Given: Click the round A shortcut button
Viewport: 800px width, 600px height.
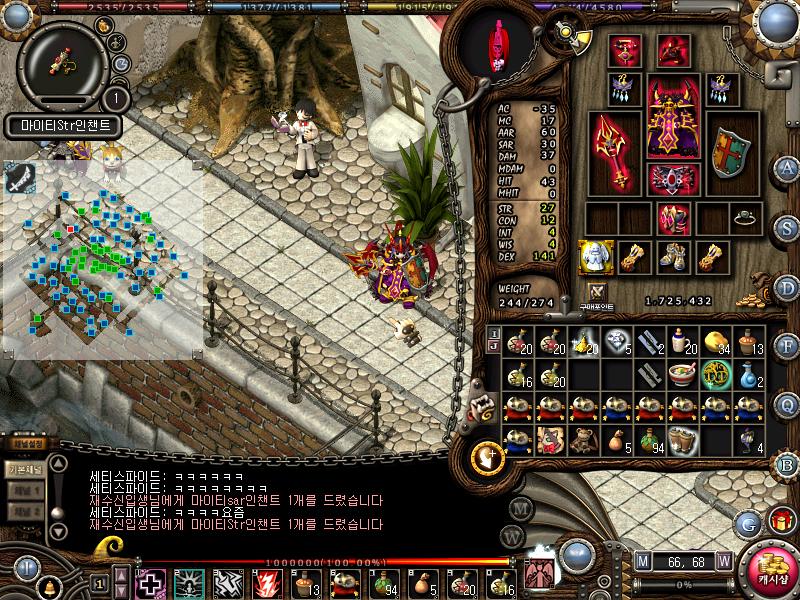Looking at the screenshot, I should 787,168.
